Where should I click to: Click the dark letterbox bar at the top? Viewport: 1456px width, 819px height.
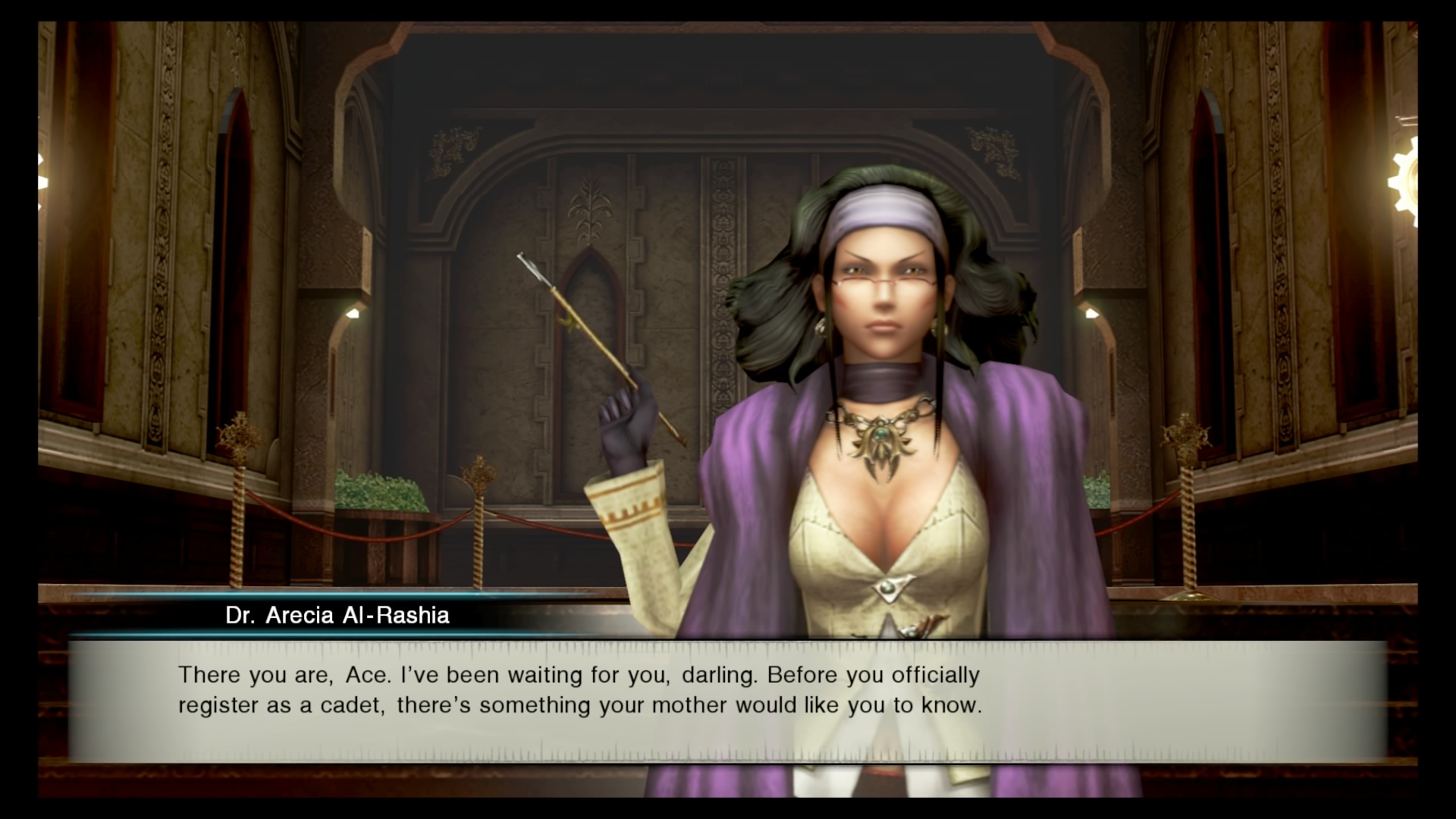pyautogui.click(x=728, y=9)
